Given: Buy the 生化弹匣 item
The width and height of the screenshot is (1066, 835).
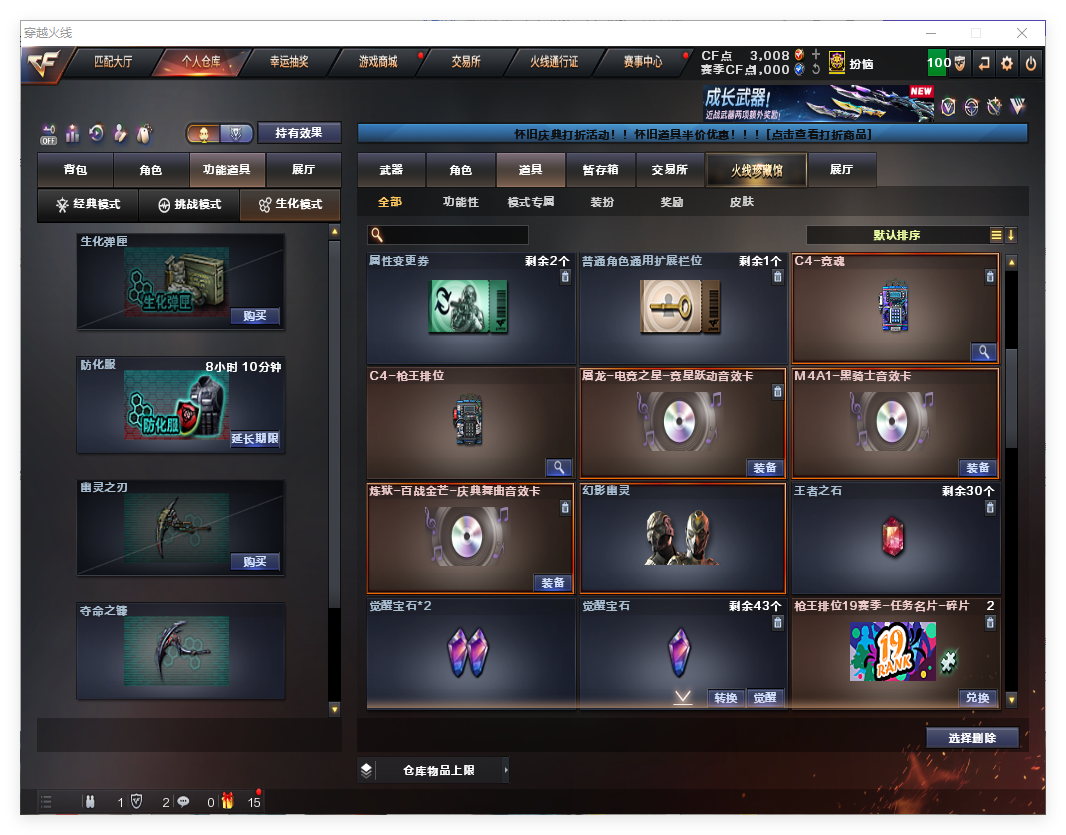Looking at the screenshot, I should coord(255,316).
